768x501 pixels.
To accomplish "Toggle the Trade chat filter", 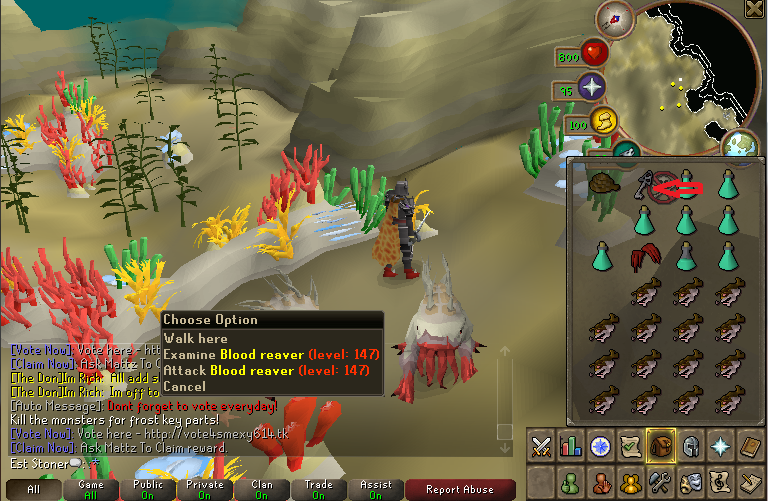I will pyautogui.click(x=319, y=489).
